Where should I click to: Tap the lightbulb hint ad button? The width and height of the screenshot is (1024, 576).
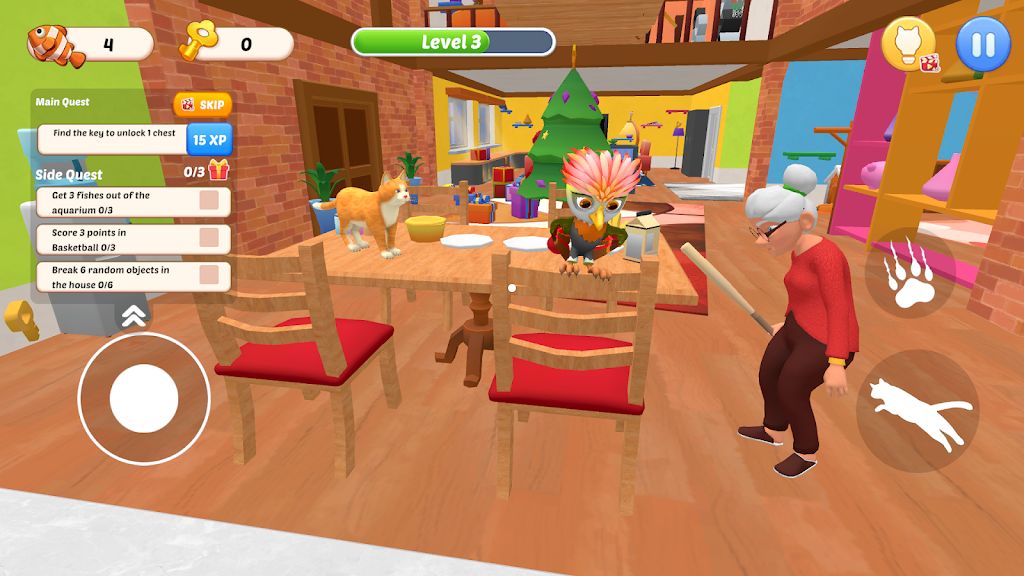coord(908,46)
